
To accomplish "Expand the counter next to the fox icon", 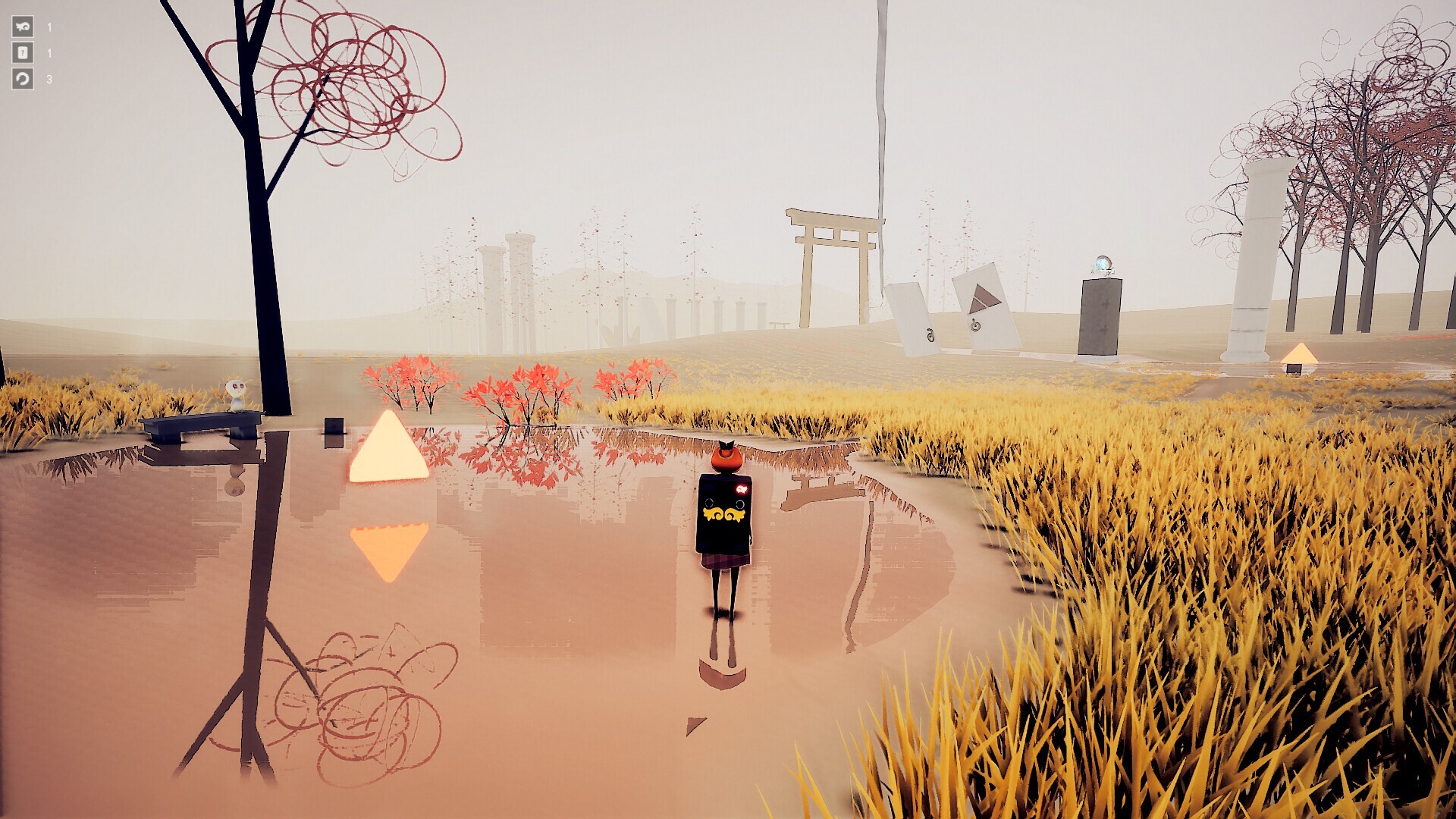I will 49,29.
